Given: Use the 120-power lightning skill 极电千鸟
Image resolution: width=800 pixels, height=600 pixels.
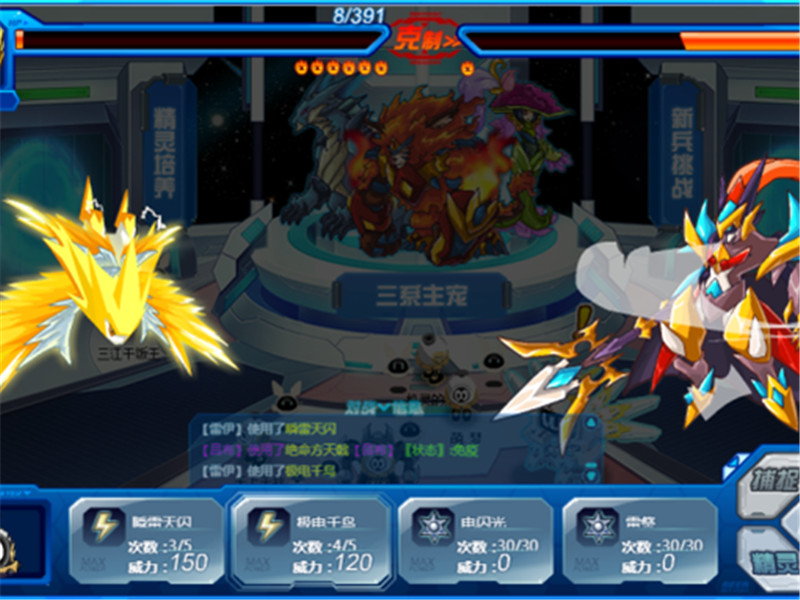Looking at the screenshot, I should point(311,540).
